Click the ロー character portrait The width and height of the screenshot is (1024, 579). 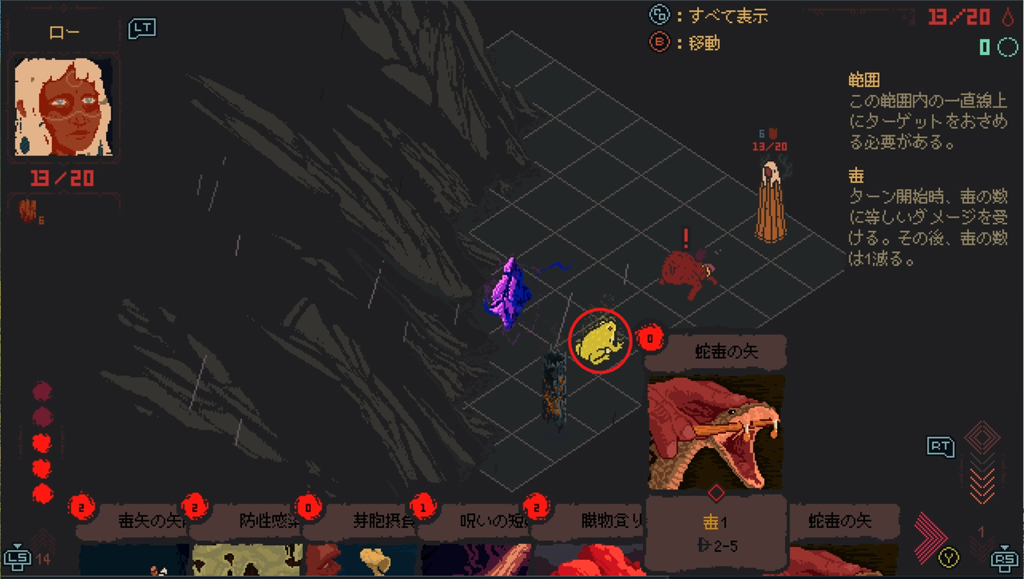(65, 107)
